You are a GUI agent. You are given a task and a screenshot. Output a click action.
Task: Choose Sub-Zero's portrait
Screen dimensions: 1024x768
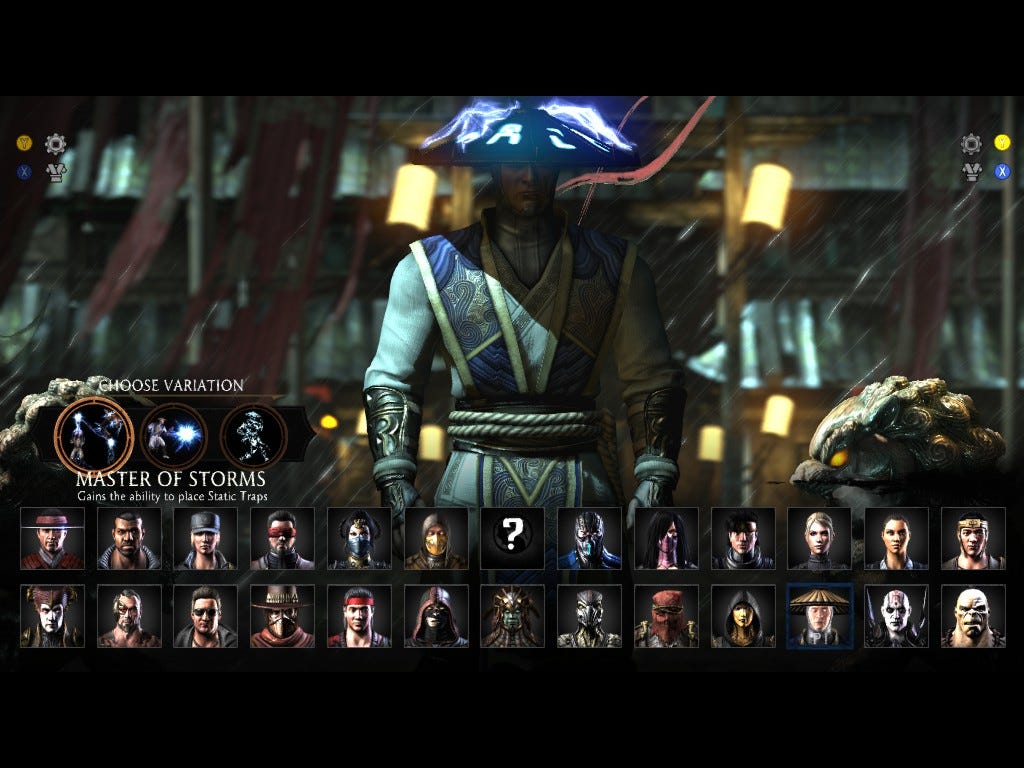[589, 539]
